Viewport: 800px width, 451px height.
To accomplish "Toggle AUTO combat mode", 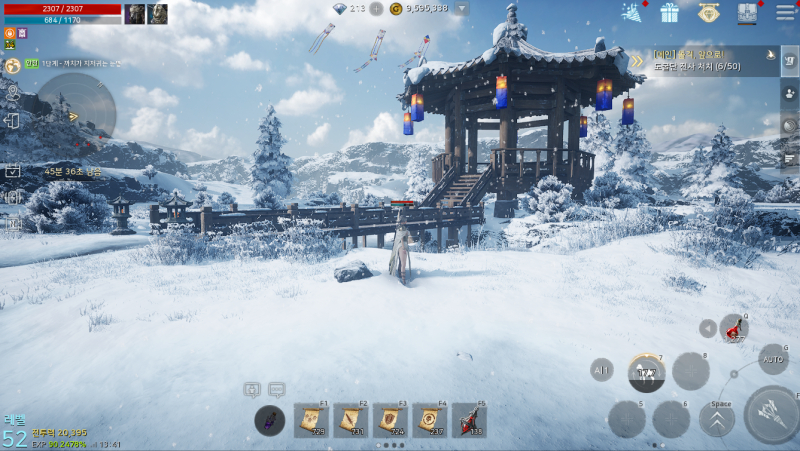I will coord(773,357).
